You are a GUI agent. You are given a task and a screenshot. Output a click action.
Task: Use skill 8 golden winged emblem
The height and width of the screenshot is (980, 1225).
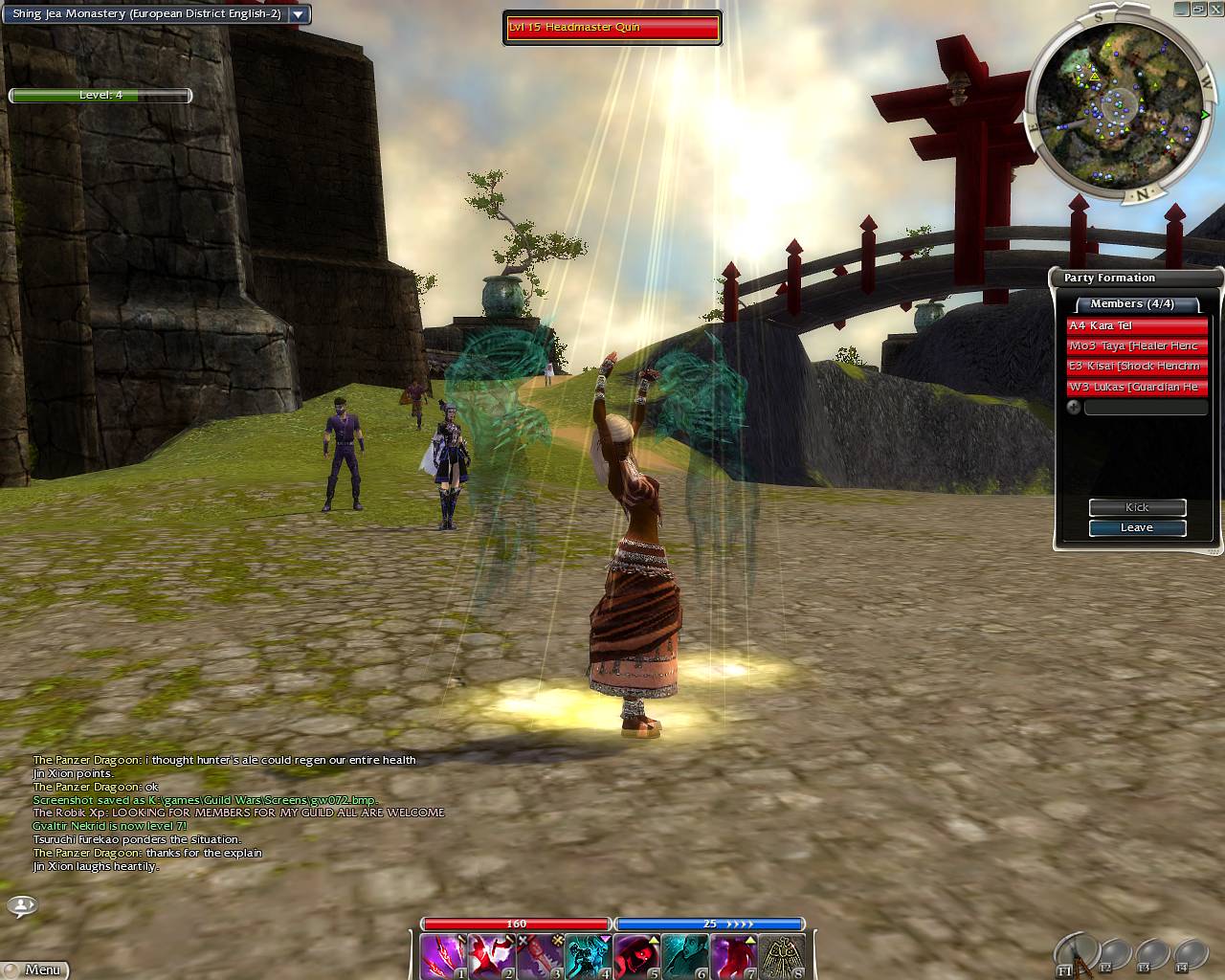point(782,956)
